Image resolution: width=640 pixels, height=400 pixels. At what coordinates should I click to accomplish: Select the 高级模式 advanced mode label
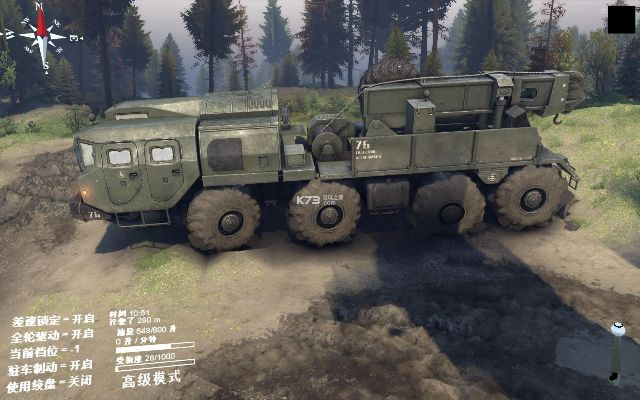(x=151, y=379)
